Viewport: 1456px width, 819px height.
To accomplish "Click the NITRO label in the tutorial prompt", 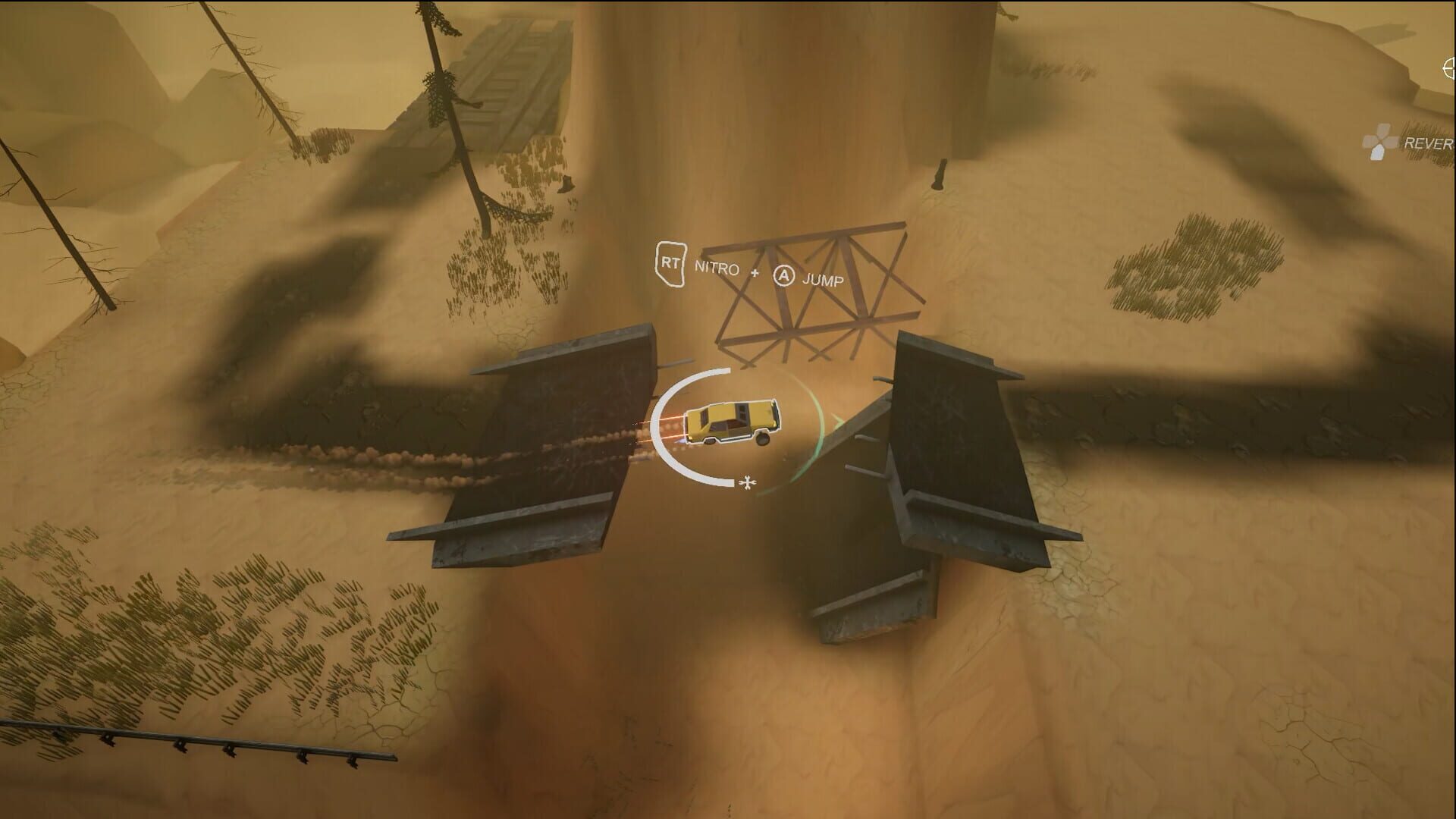I will (717, 269).
